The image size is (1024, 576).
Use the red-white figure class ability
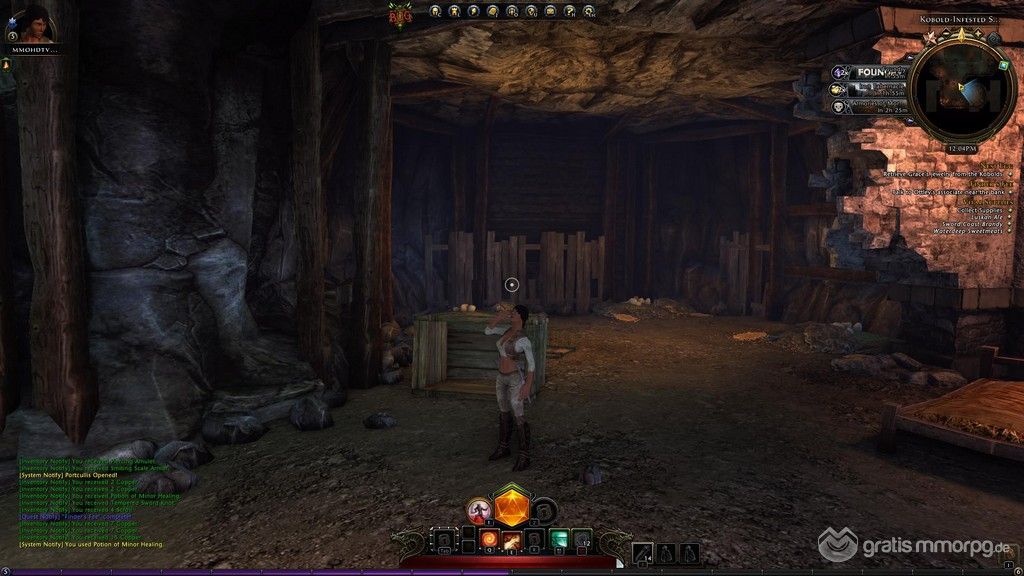pos(480,512)
